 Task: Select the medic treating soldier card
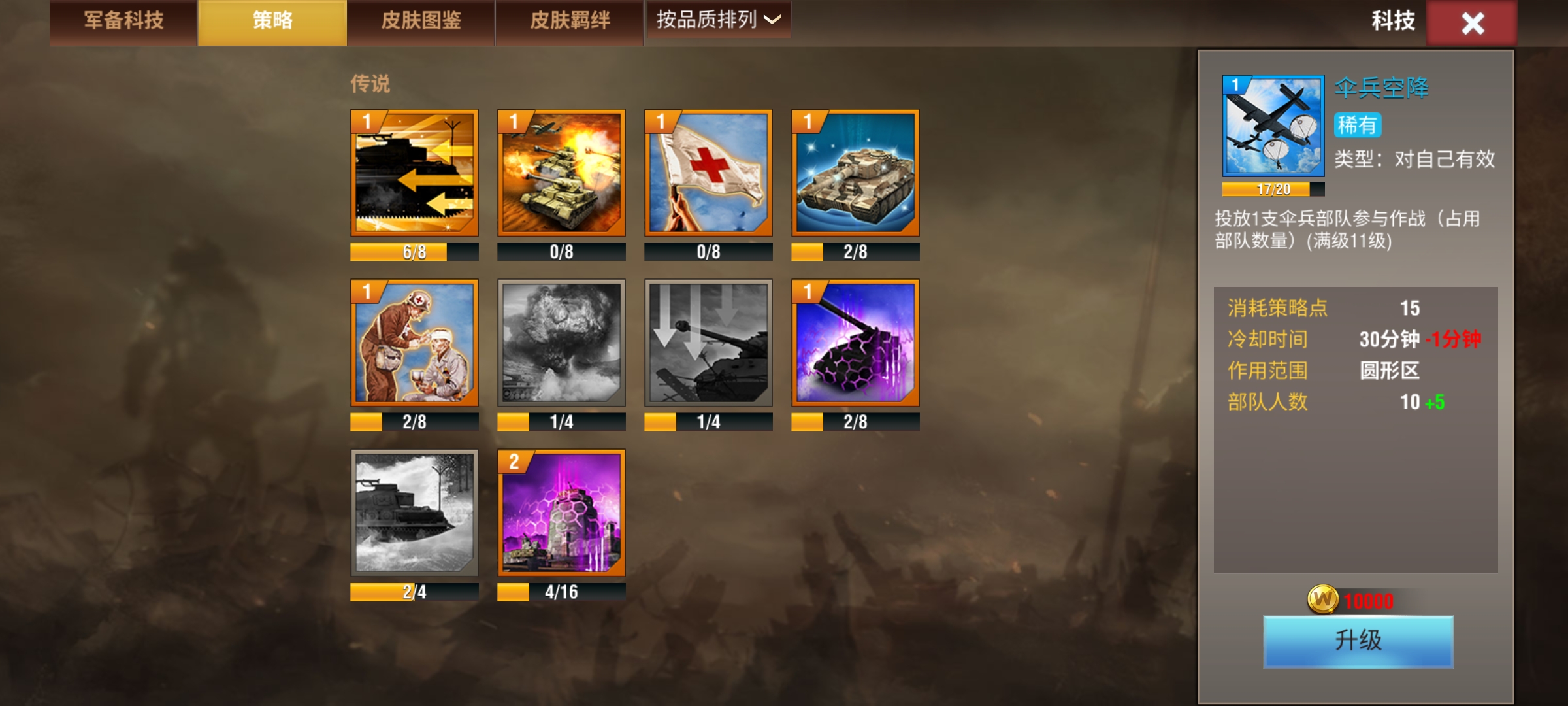point(414,343)
